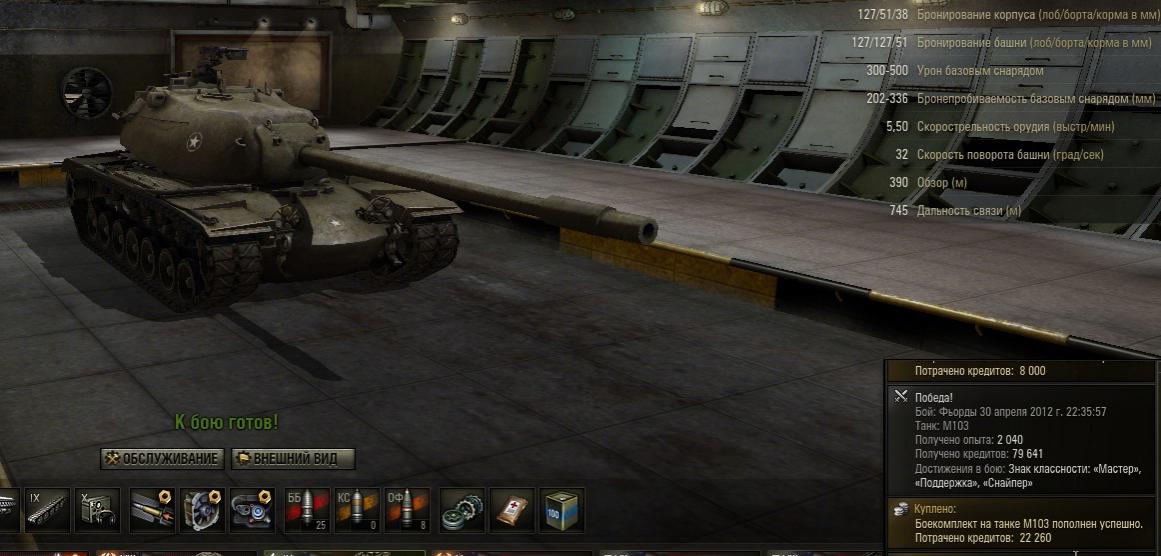Open the Обслуживание service menu

pos(162,459)
